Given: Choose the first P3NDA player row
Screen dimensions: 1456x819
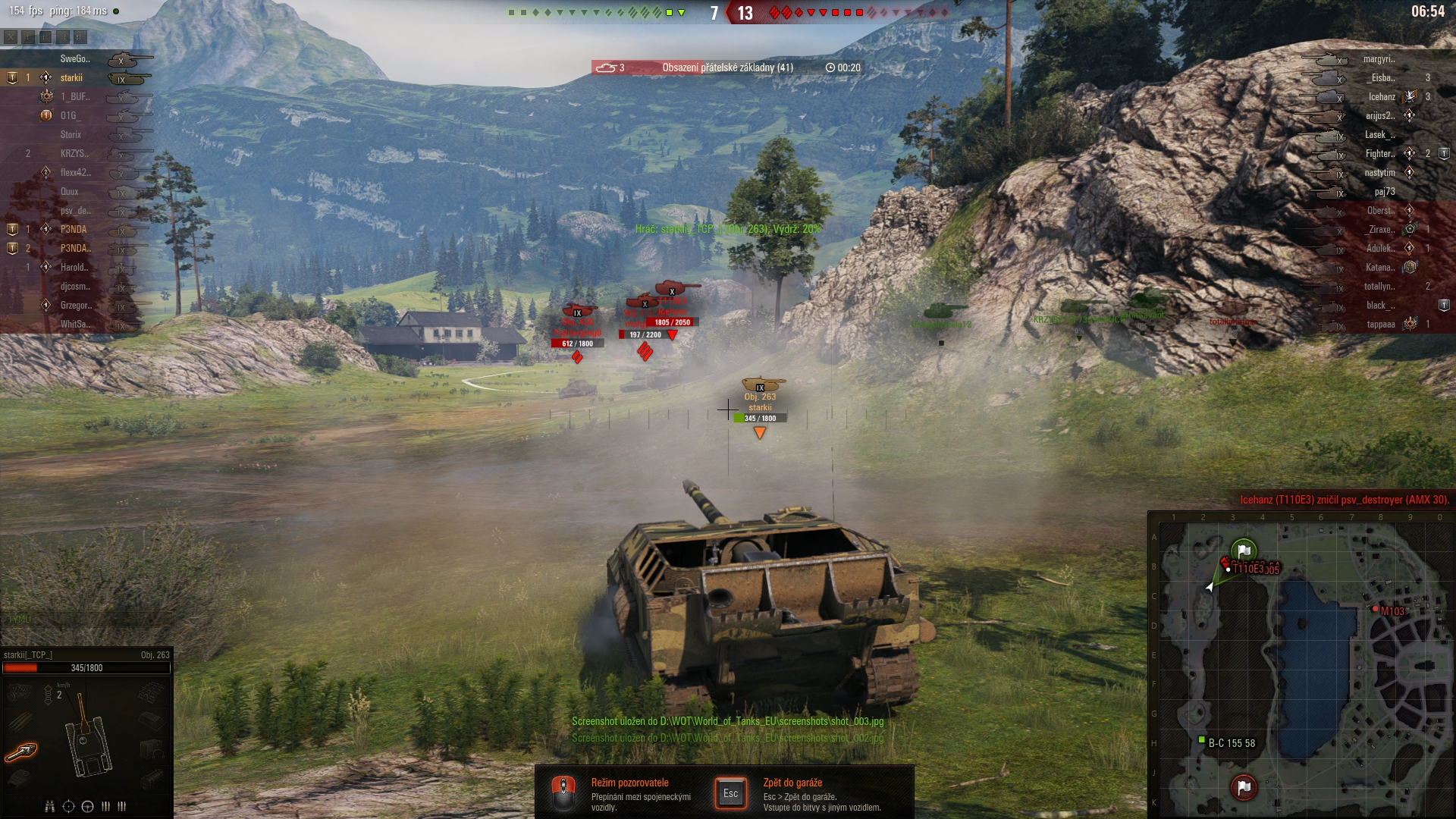Looking at the screenshot, I should (74, 230).
